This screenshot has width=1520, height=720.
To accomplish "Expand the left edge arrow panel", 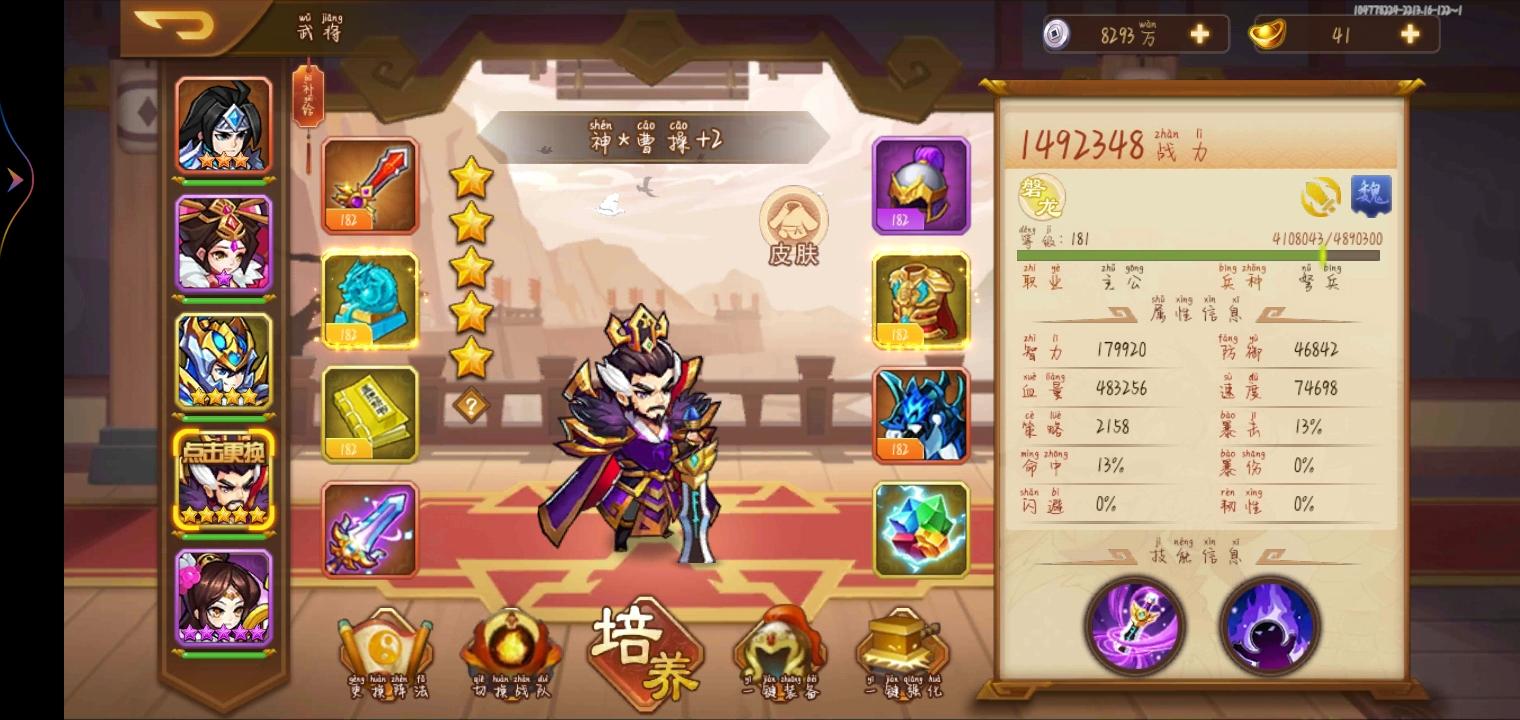I will (x=12, y=180).
